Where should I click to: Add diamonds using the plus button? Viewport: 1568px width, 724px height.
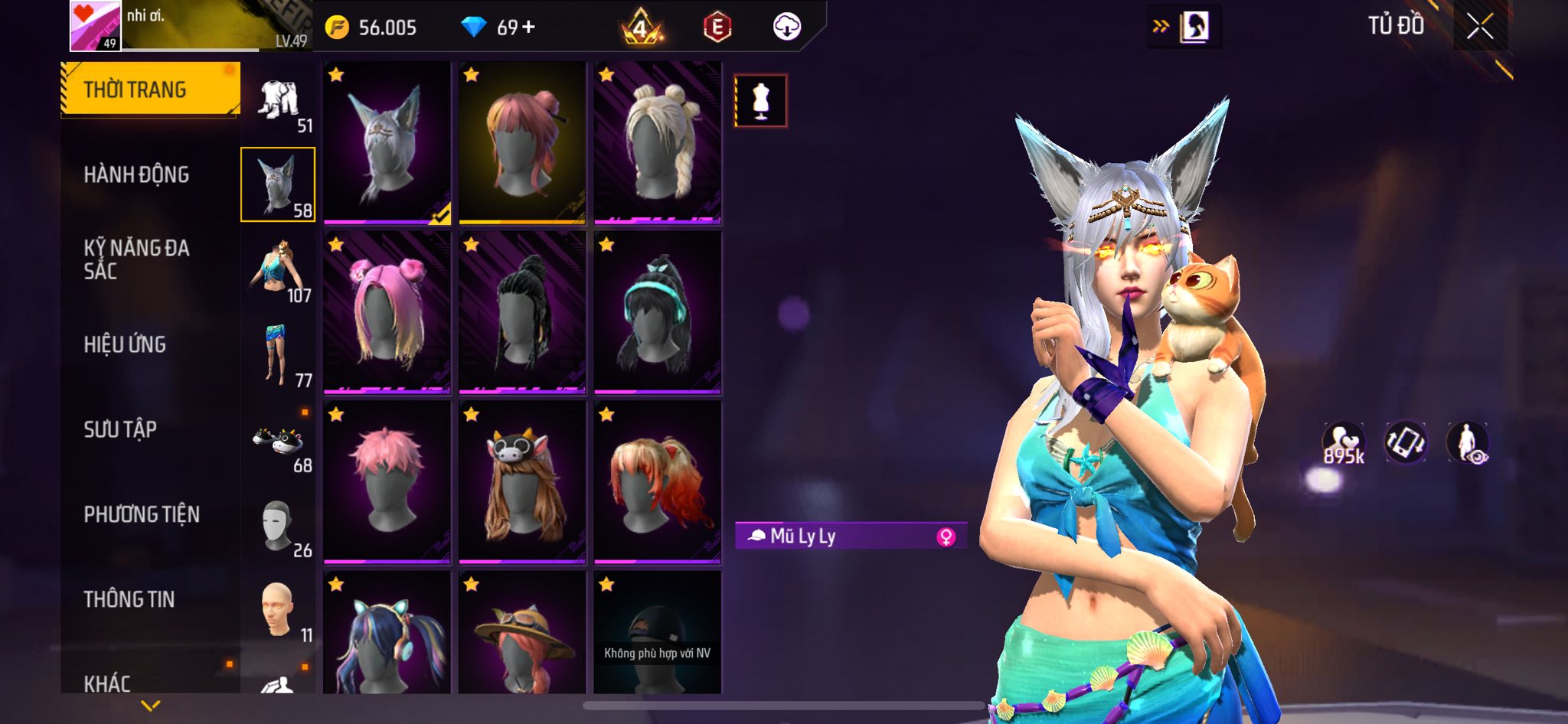528,27
